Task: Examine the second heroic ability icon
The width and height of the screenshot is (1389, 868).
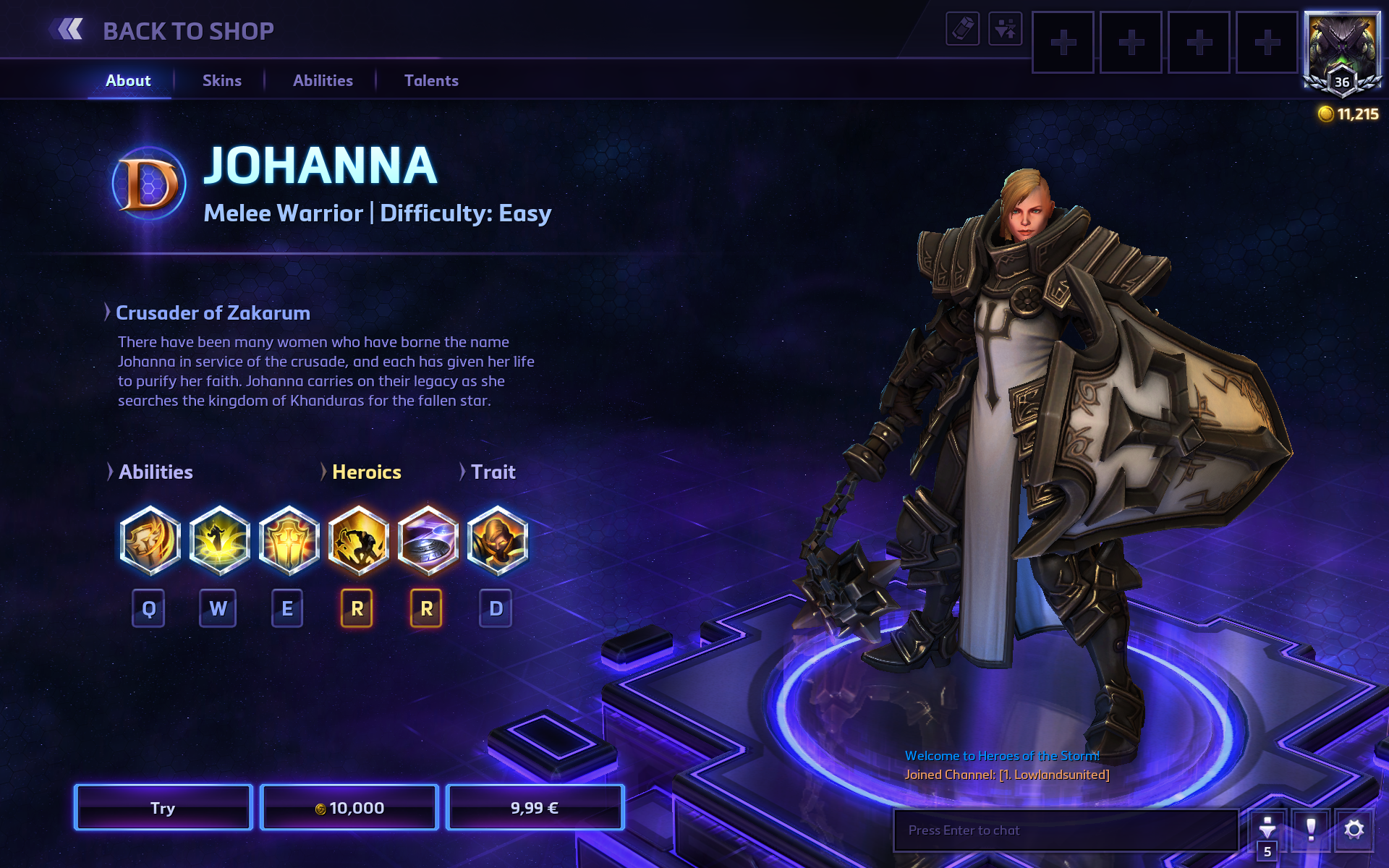Action: (x=428, y=540)
